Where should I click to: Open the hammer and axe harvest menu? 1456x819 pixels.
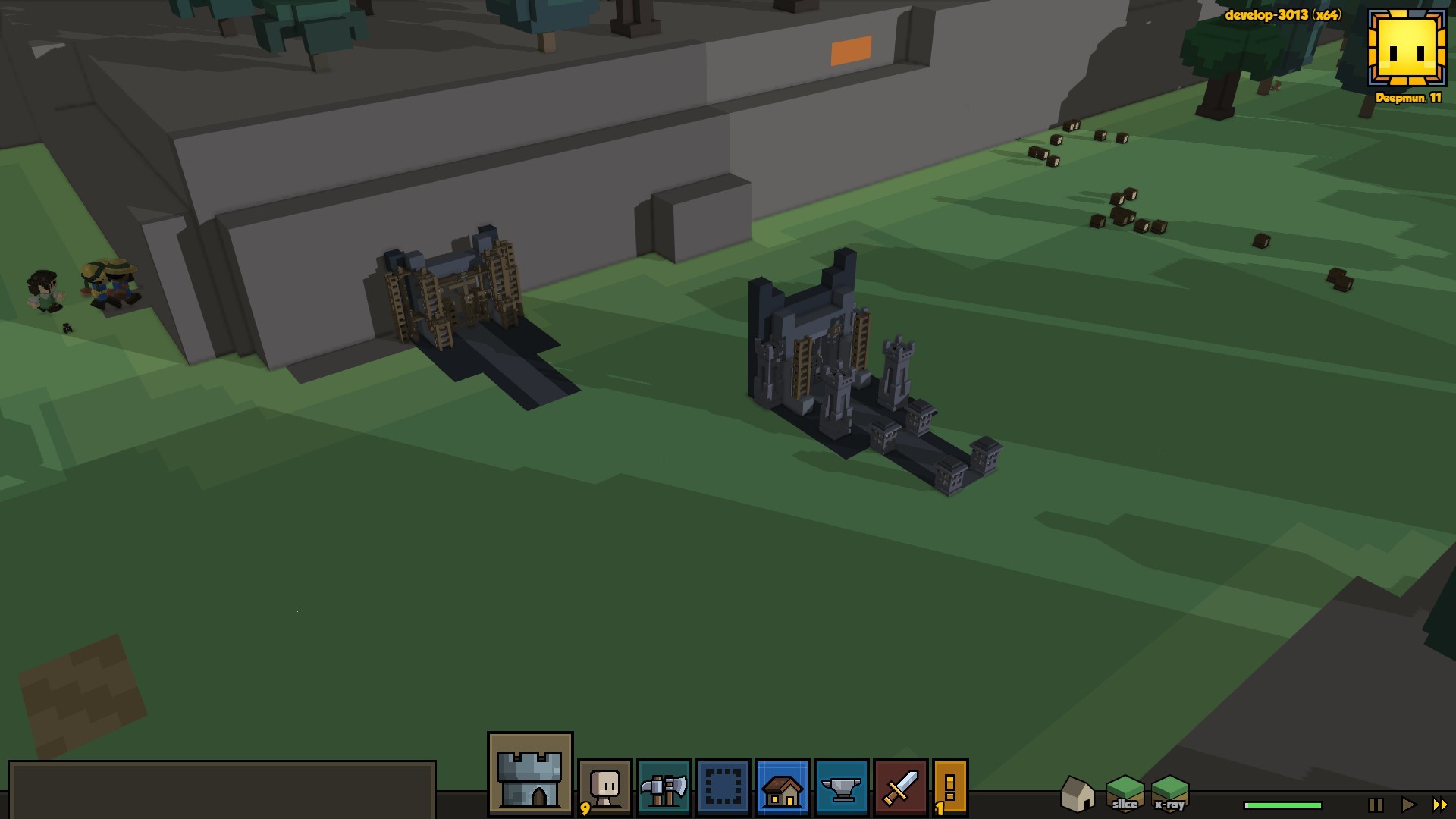[x=664, y=788]
